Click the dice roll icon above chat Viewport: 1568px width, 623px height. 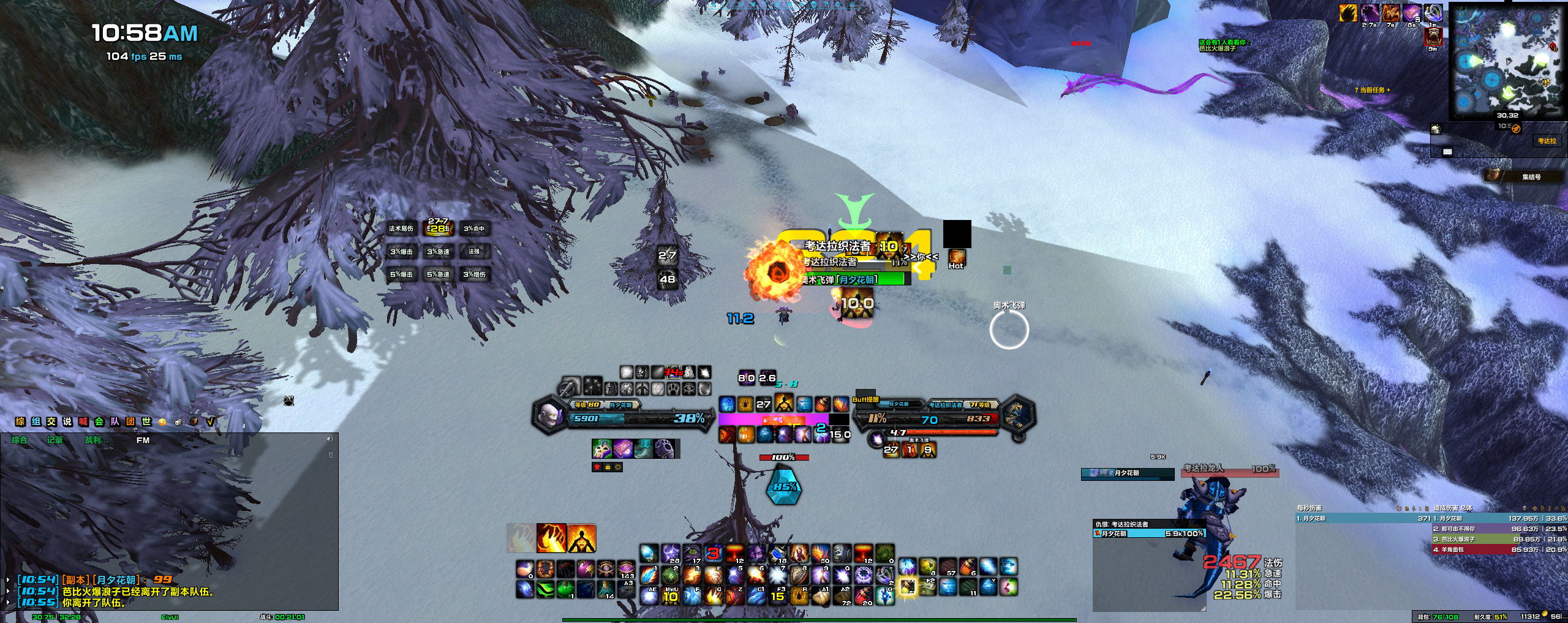tap(178, 421)
